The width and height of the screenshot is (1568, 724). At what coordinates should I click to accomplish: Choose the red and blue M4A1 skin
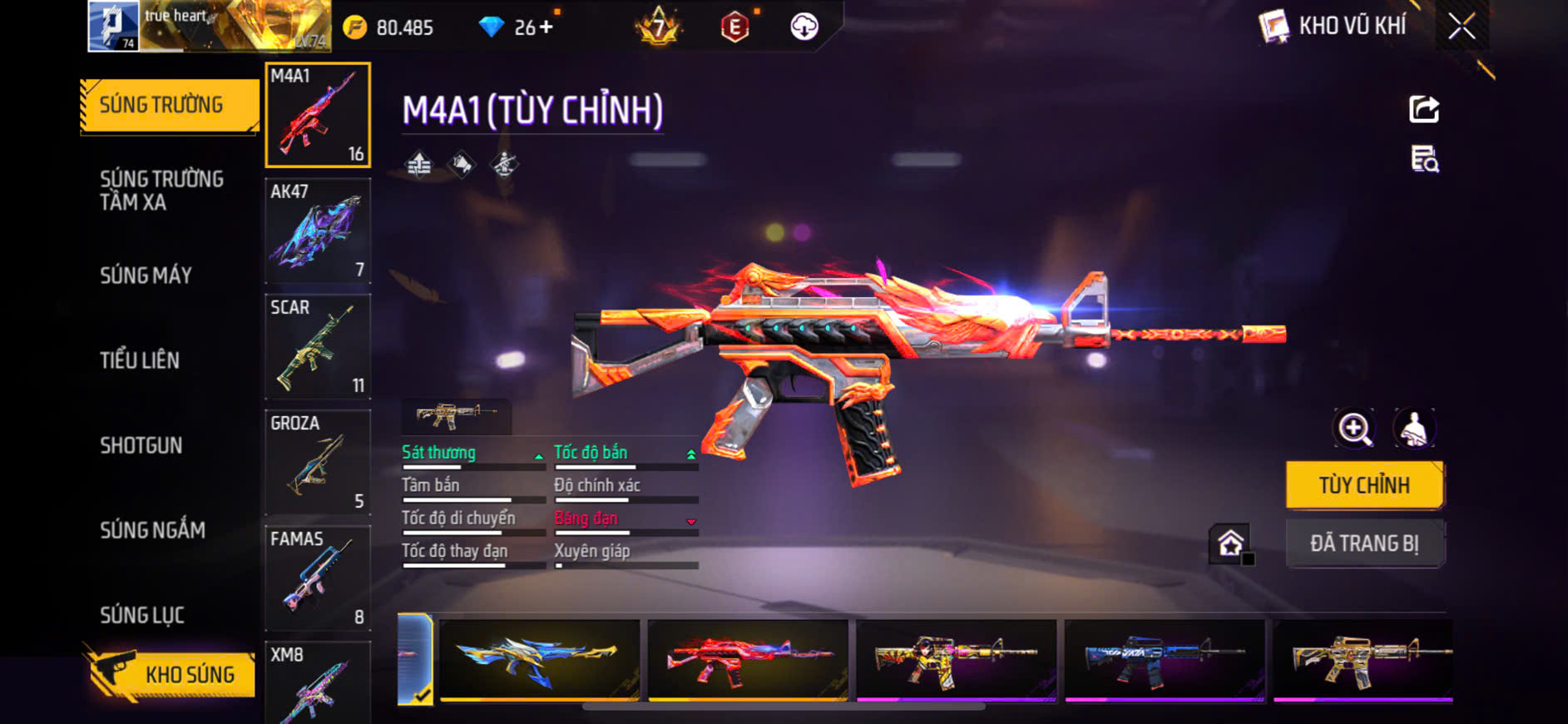(x=748, y=659)
